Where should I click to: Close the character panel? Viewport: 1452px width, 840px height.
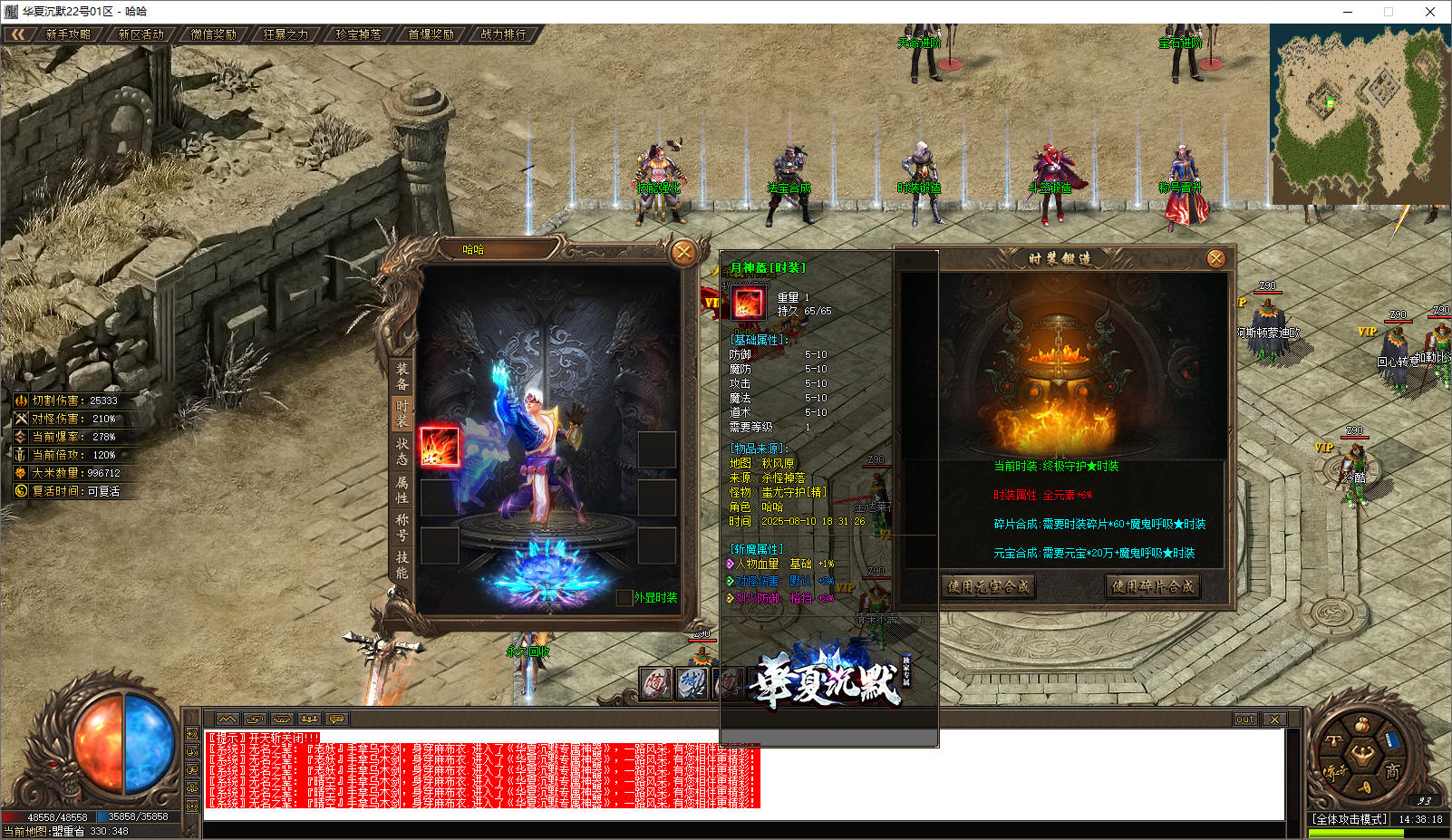click(x=683, y=253)
